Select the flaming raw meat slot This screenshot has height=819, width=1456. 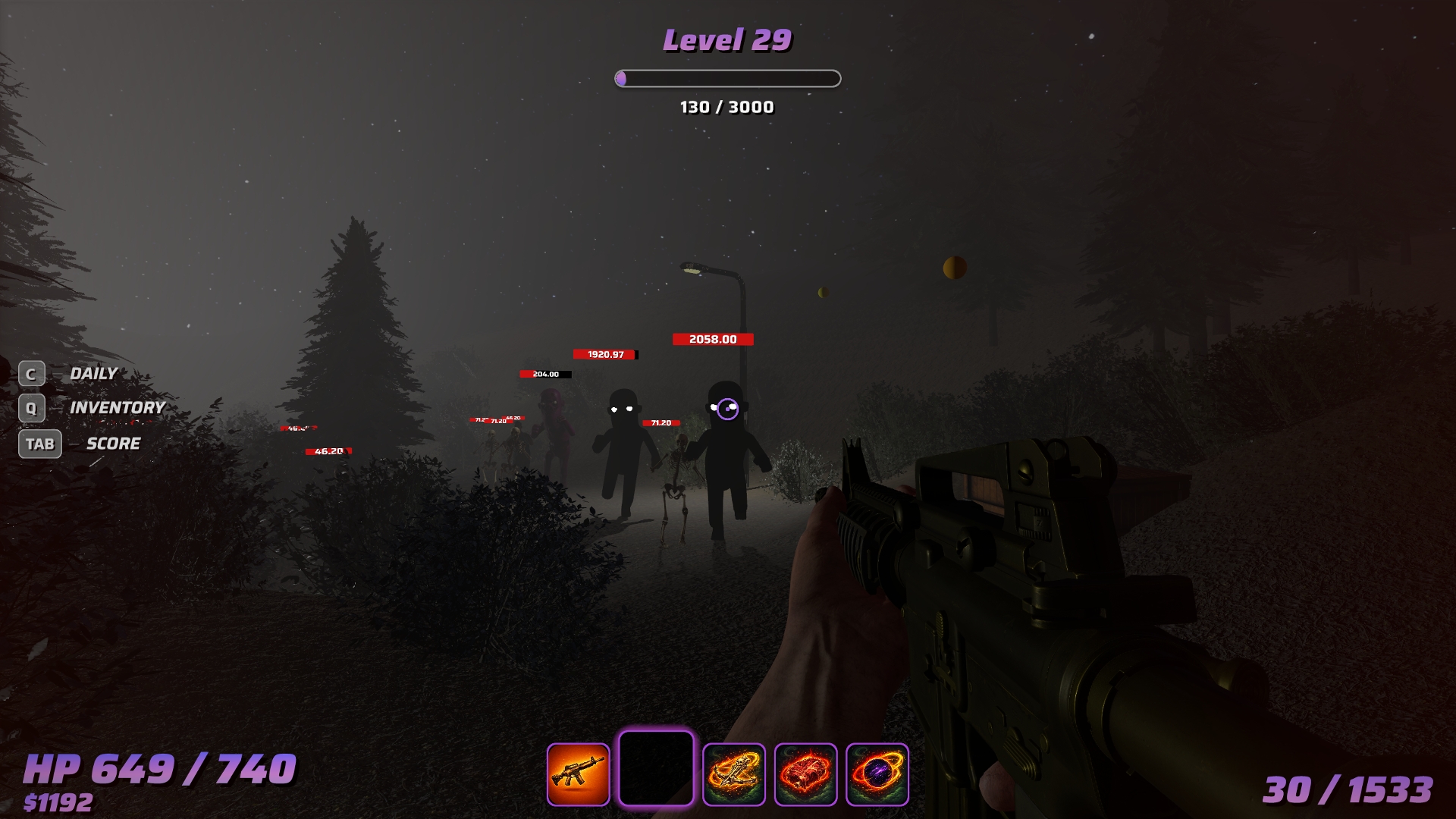805,774
